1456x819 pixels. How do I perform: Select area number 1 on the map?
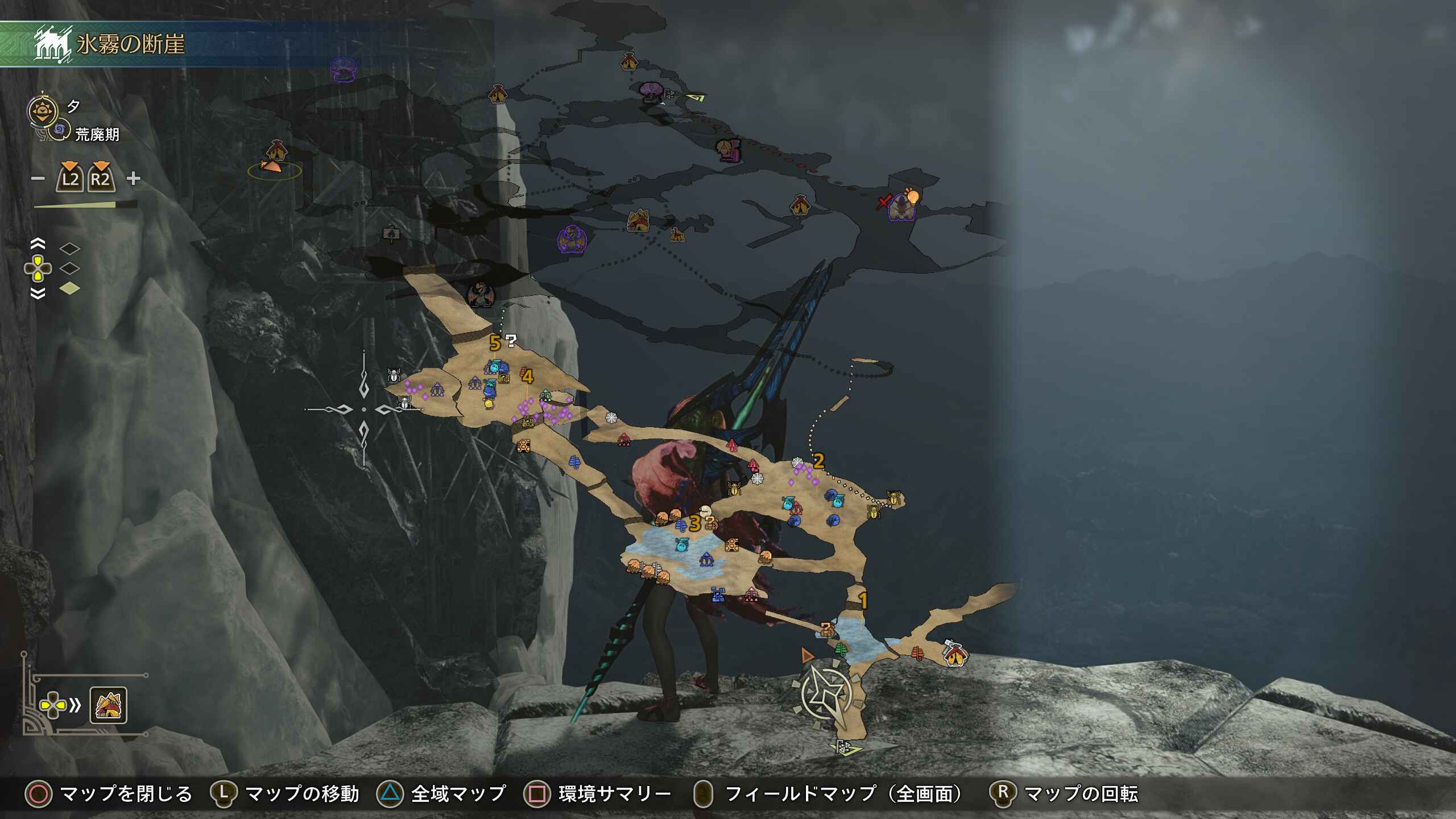pos(863,601)
